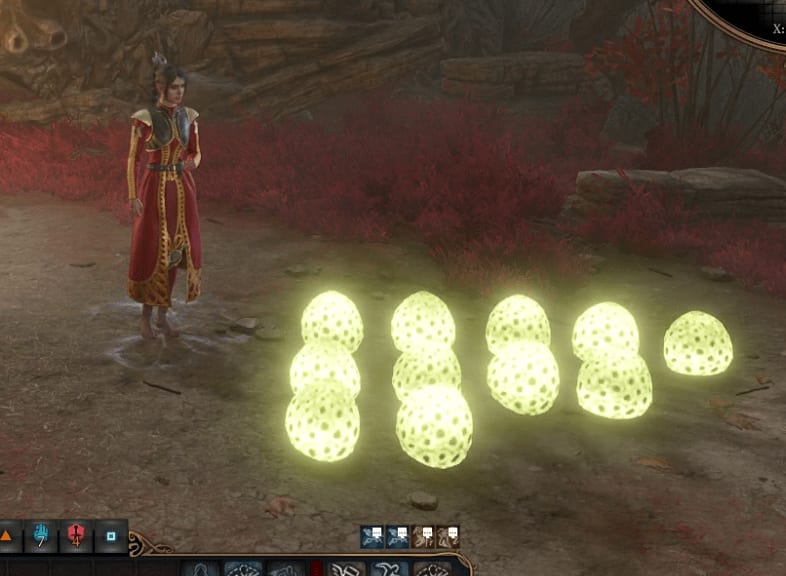The image size is (786, 576).
Task: Click the blue hand icon showing 7
Action: pyautogui.click(x=41, y=537)
